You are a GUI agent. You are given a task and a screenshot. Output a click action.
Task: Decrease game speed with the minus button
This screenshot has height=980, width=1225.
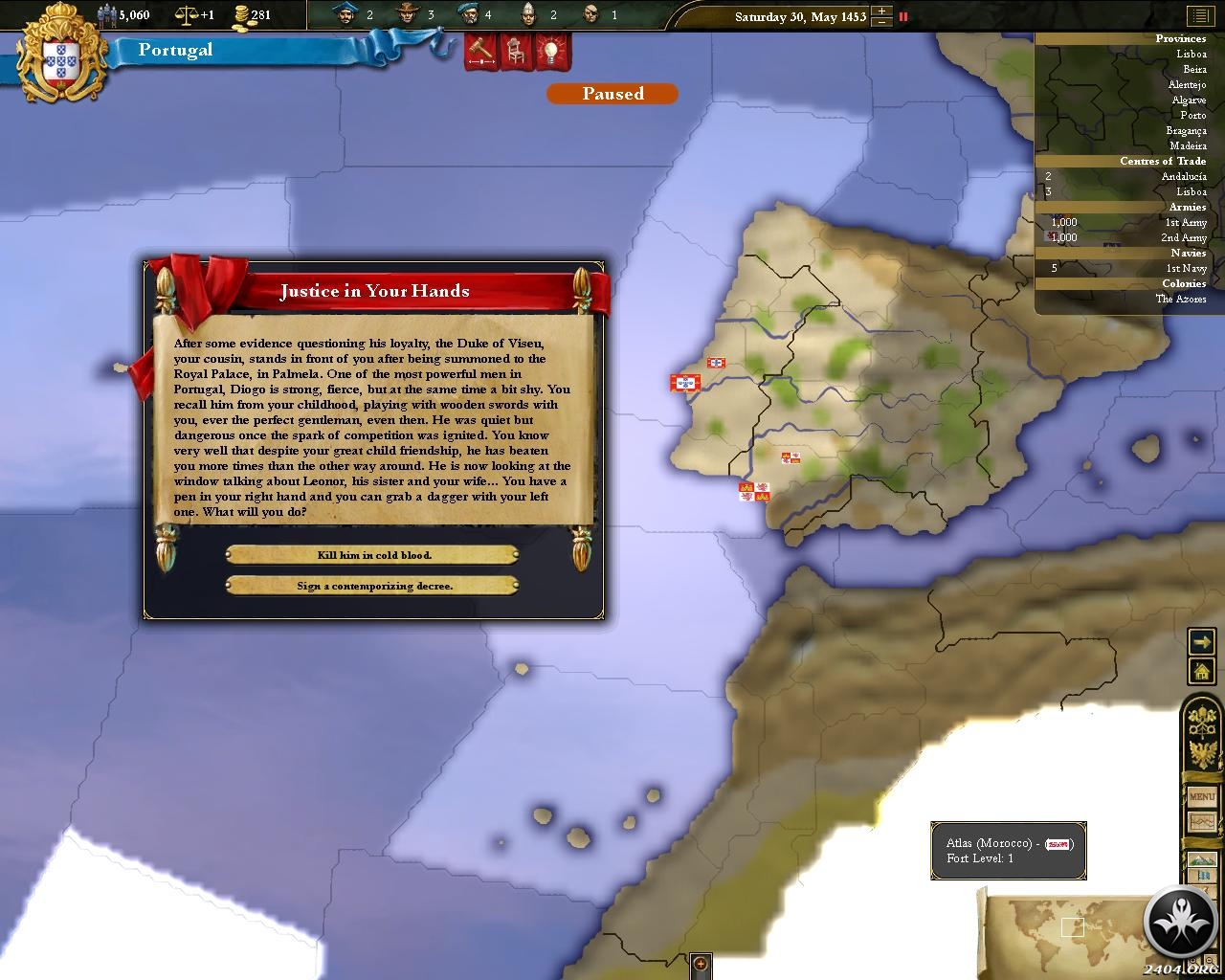click(882, 22)
